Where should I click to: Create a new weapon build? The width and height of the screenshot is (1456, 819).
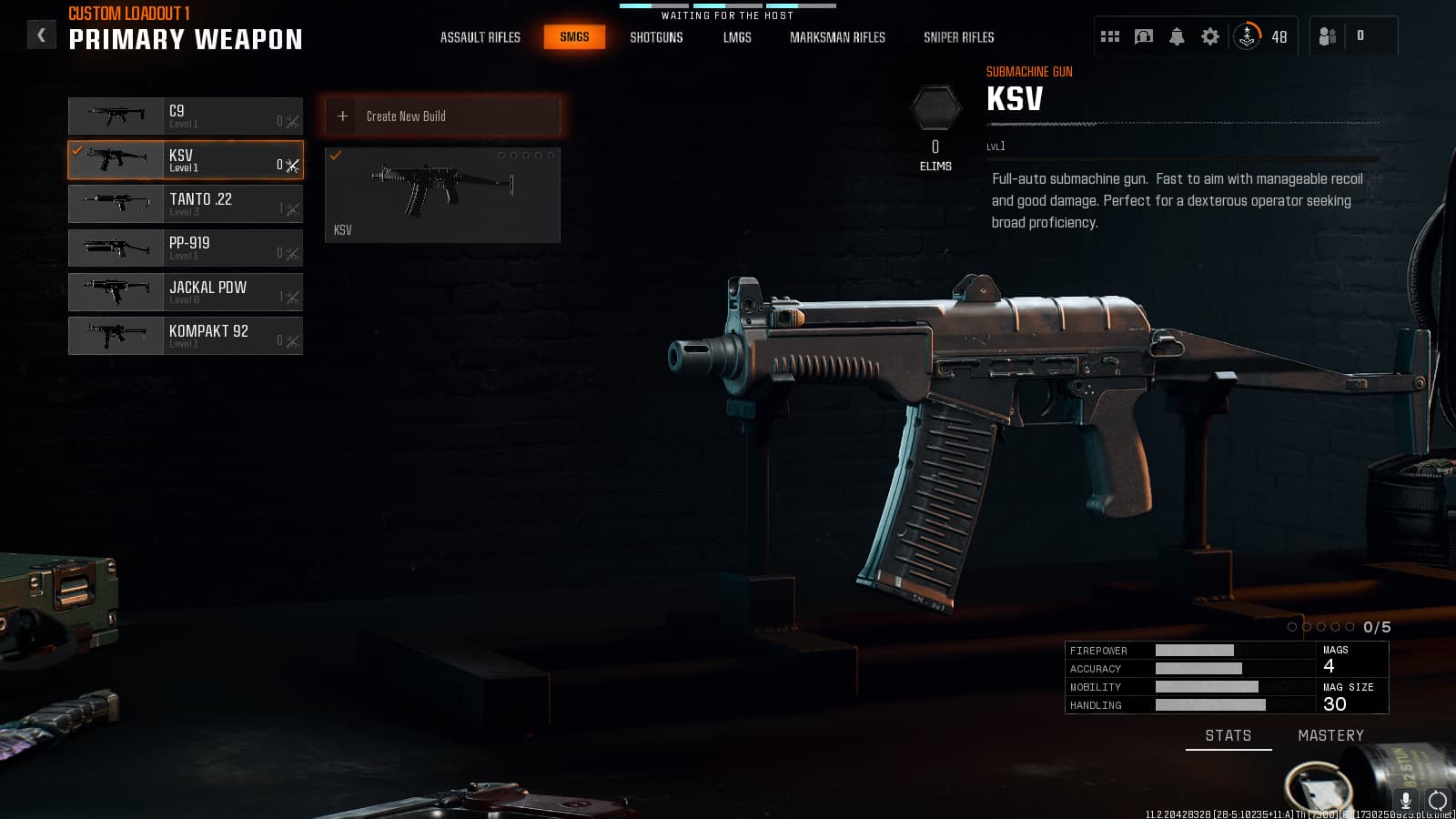click(442, 116)
